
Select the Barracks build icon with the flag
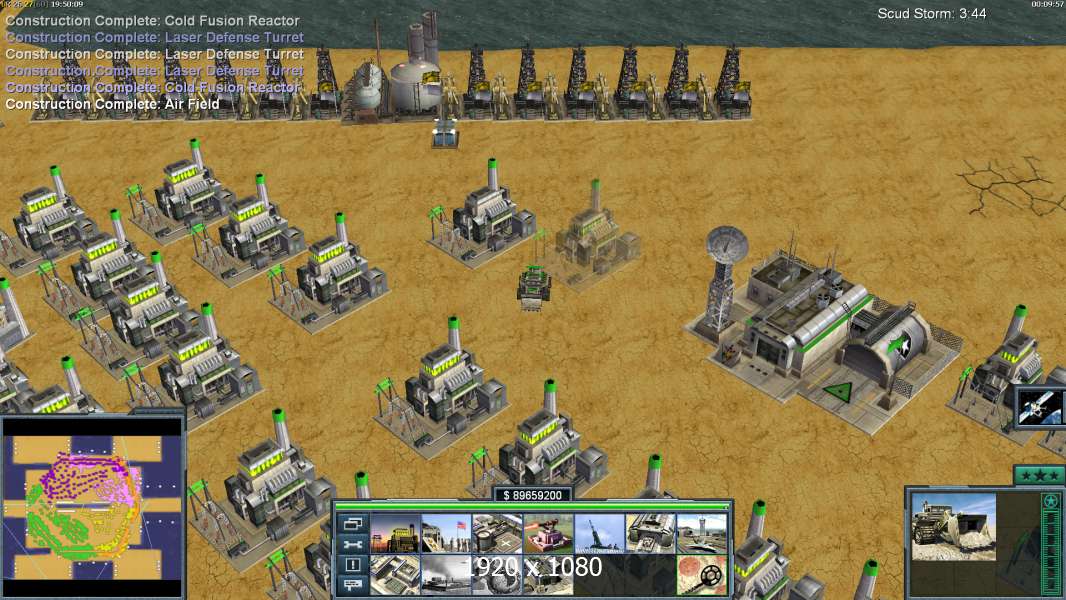click(x=445, y=533)
